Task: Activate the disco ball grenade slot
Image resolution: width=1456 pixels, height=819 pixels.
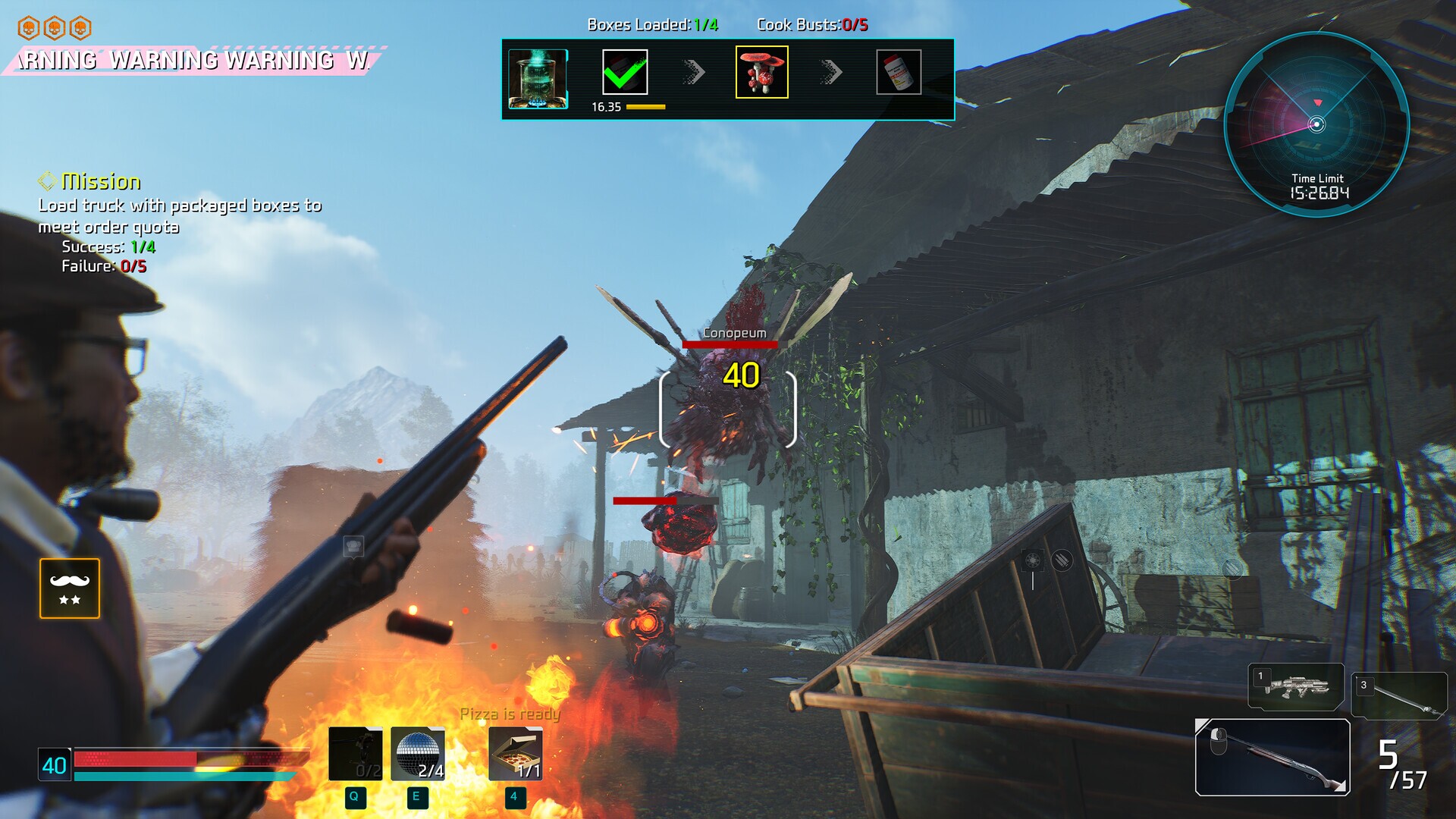Action: [418, 754]
